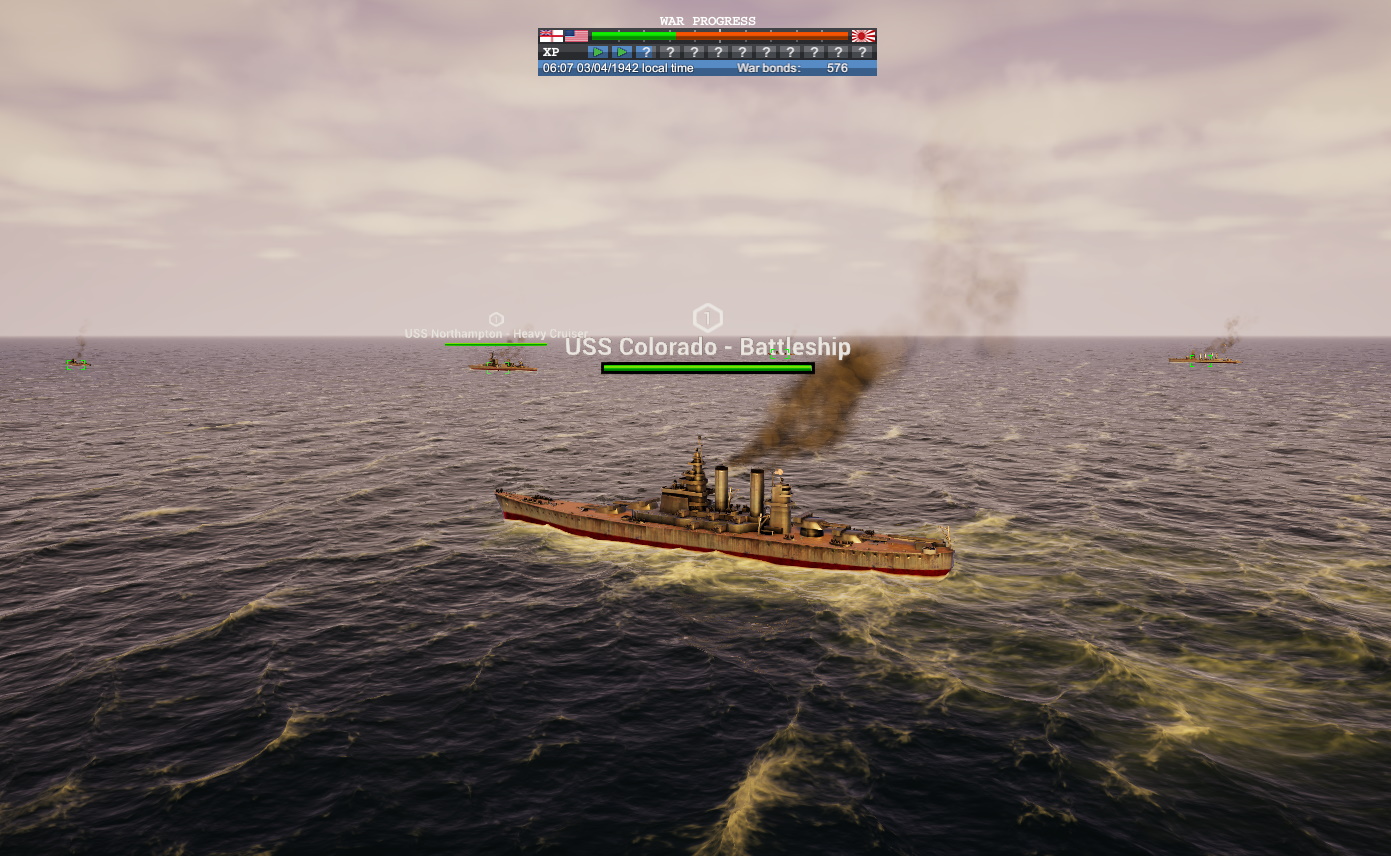Screen dimensions: 1391x856
Task: Select the USS Colorado battleship label
Action: pos(707,347)
